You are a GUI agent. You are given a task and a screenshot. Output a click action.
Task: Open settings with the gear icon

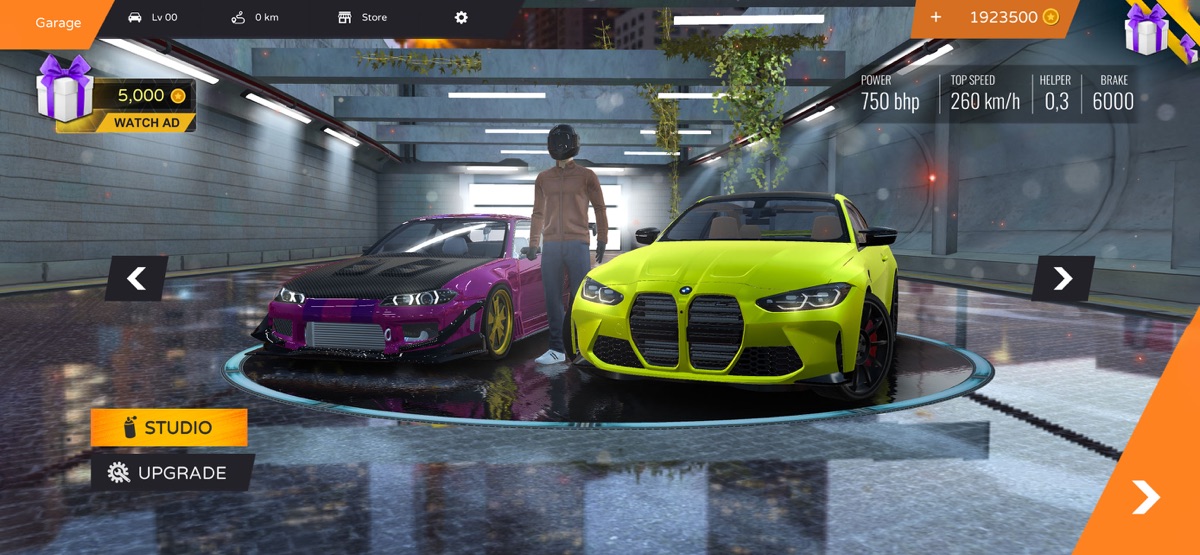point(461,18)
